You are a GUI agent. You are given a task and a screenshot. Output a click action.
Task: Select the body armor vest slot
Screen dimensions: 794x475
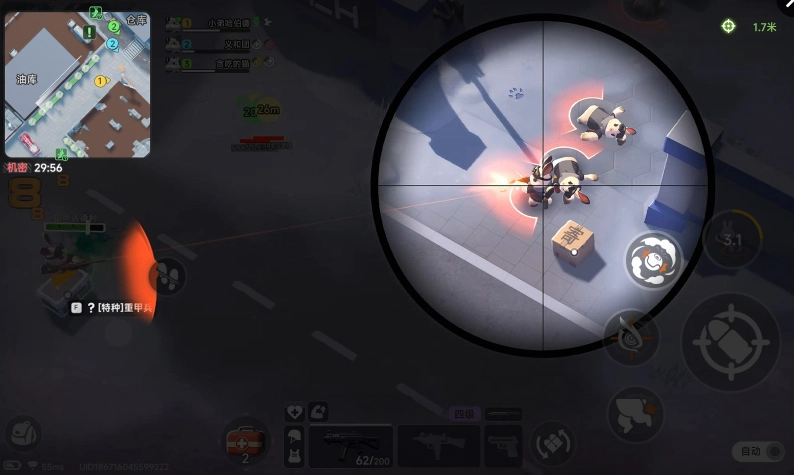295,455
